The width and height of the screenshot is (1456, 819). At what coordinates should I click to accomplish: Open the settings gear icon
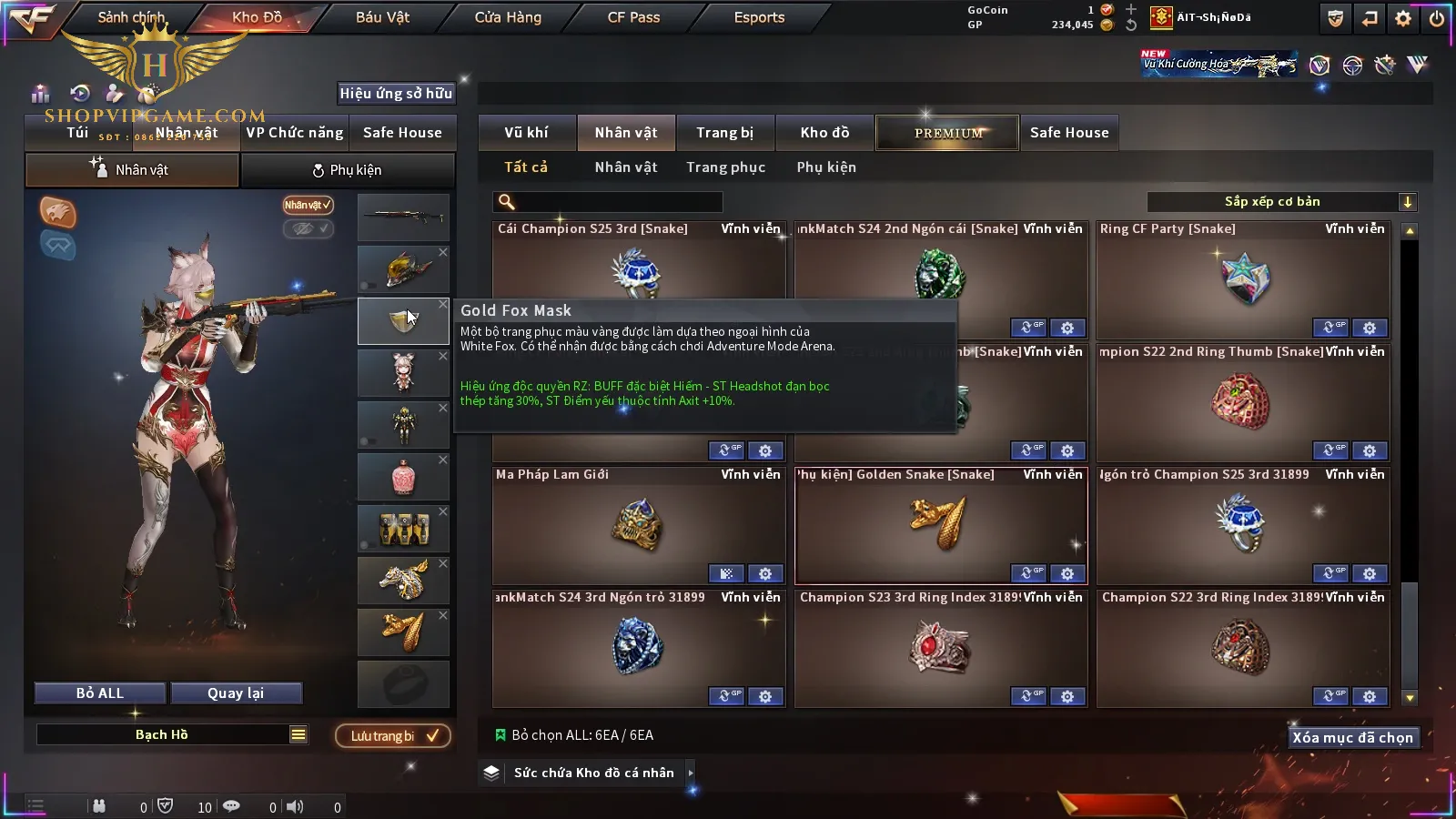pos(1403,18)
